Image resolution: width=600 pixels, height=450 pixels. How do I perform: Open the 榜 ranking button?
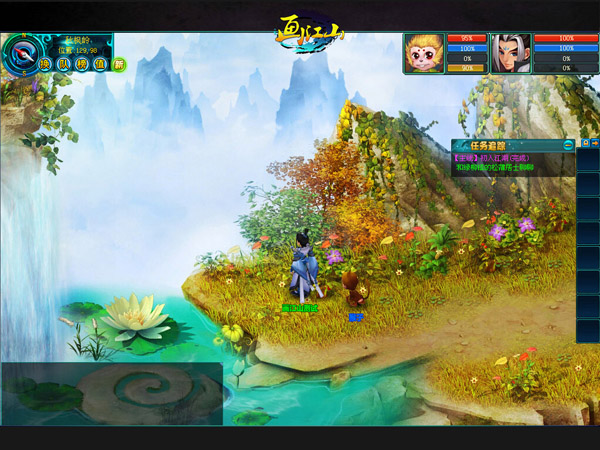(81, 64)
